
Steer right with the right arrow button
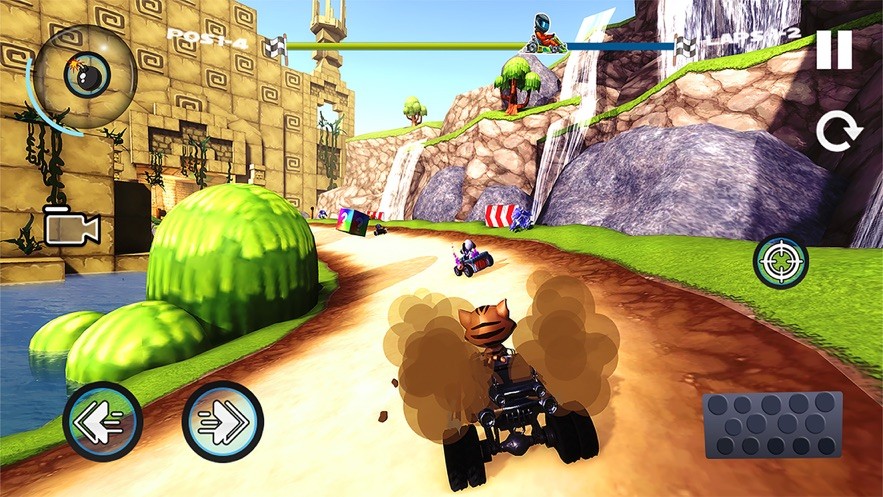(222, 421)
